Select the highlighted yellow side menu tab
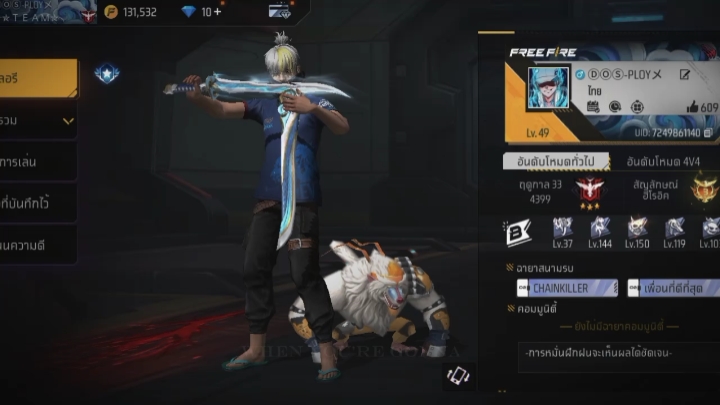The height and width of the screenshot is (405, 720). coord(38,77)
